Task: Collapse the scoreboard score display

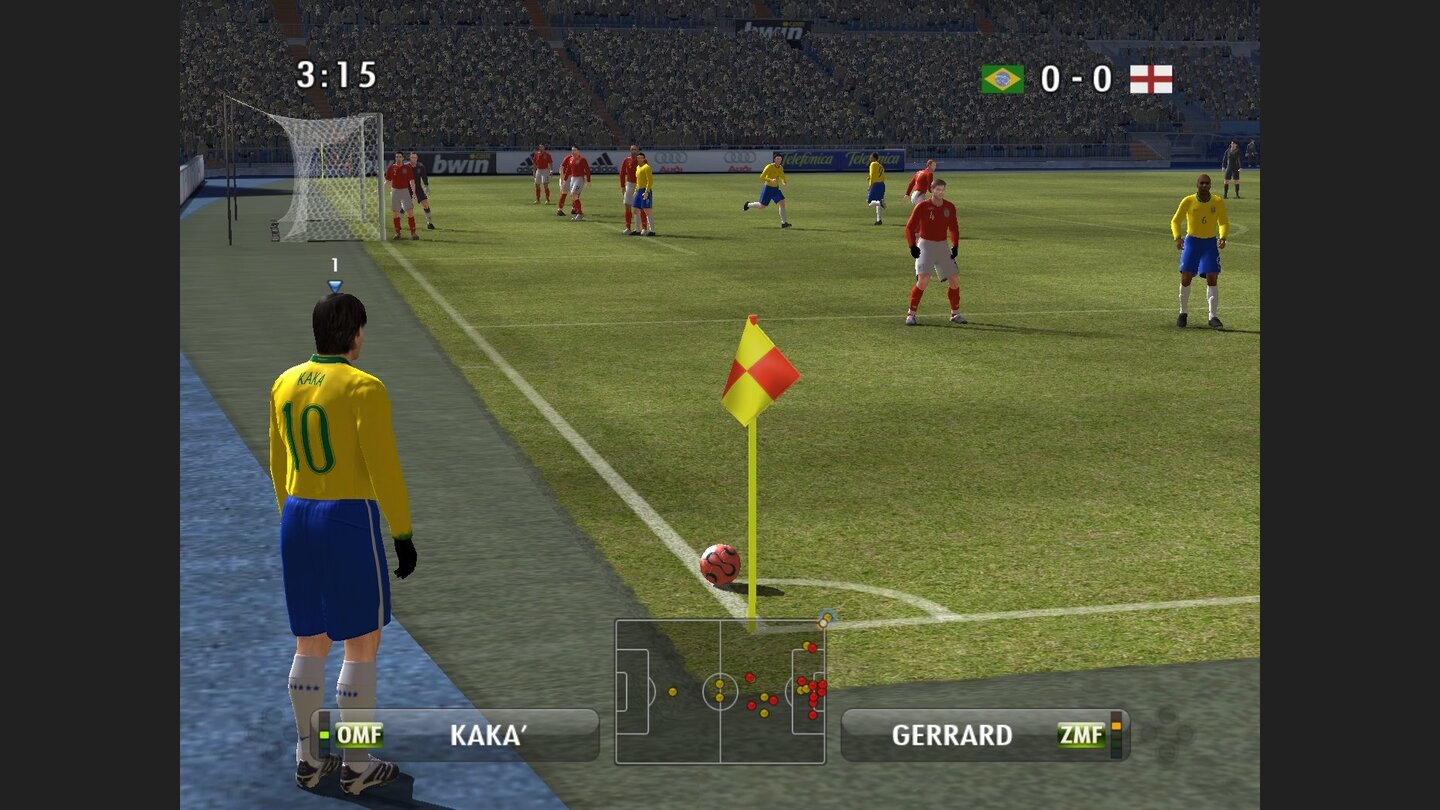Action: point(1075,76)
